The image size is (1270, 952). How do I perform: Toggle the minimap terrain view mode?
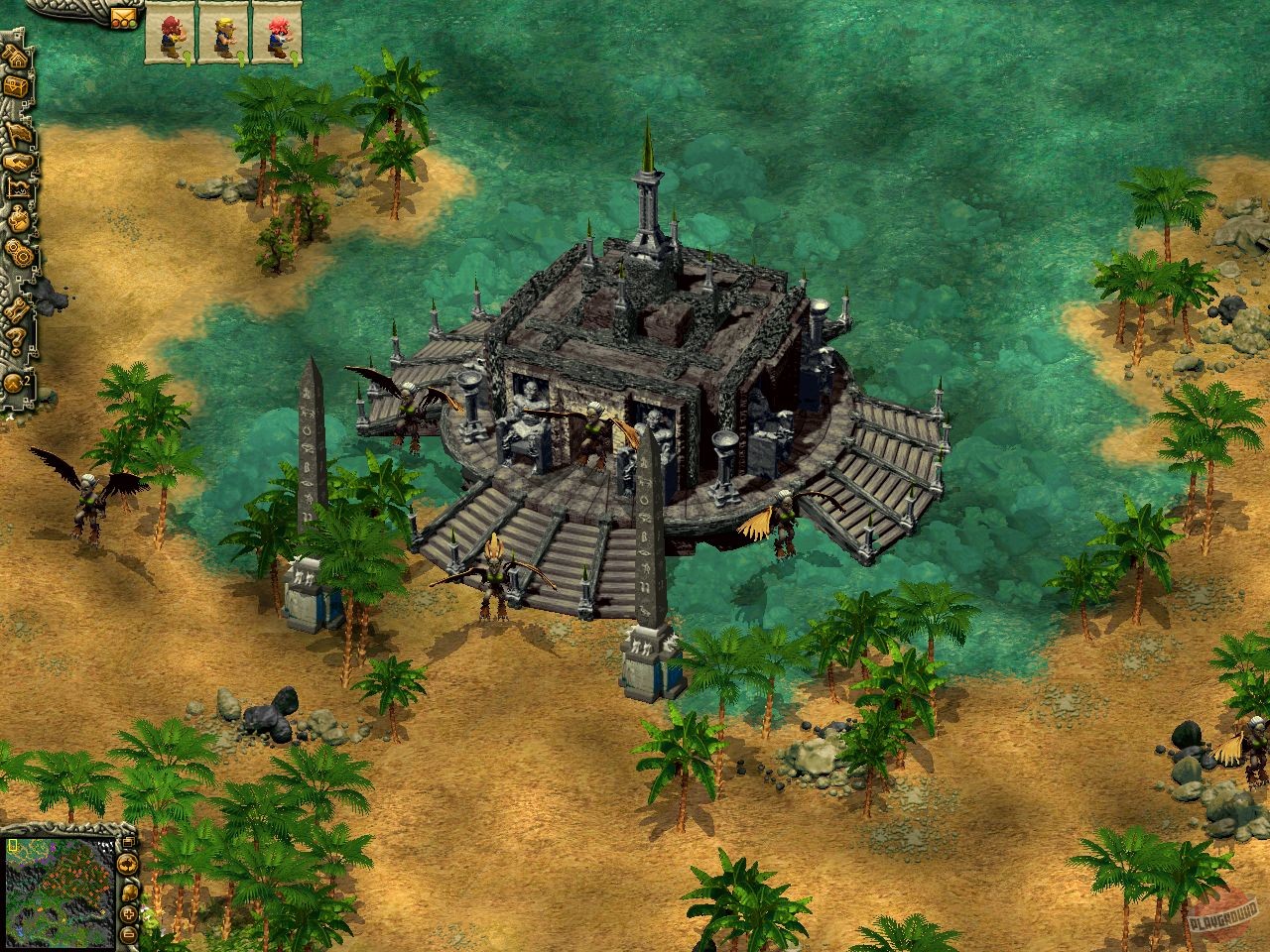[128, 865]
